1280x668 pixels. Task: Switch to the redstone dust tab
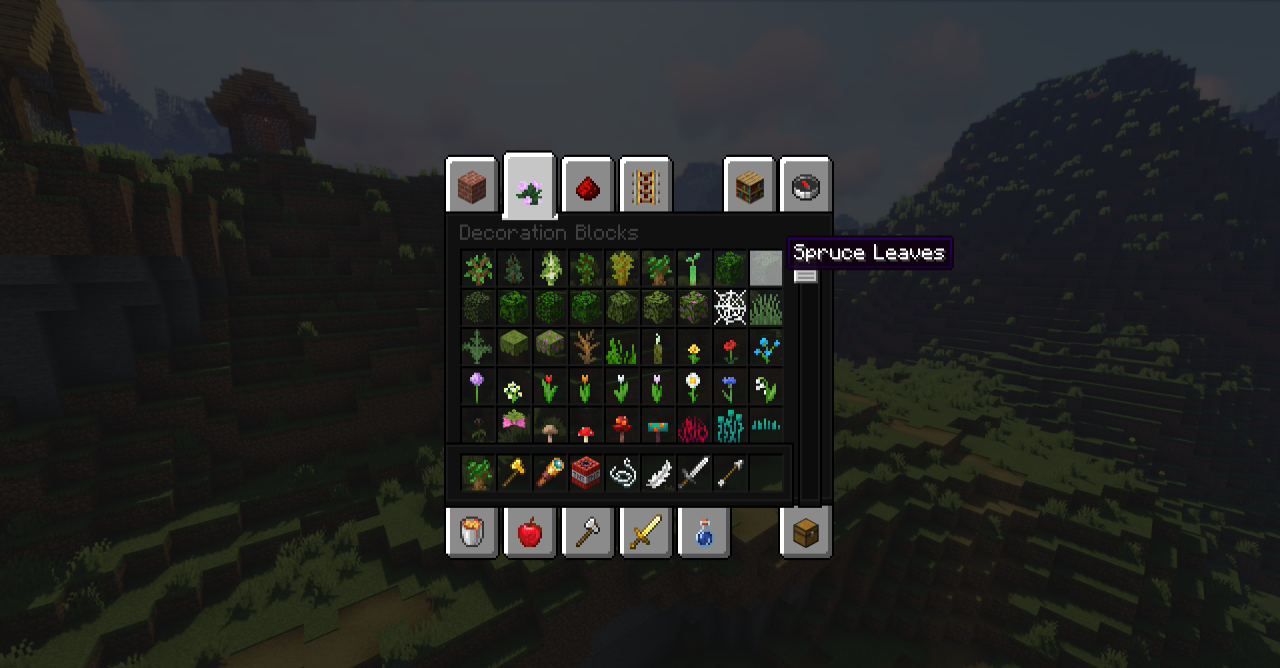[x=587, y=186]
